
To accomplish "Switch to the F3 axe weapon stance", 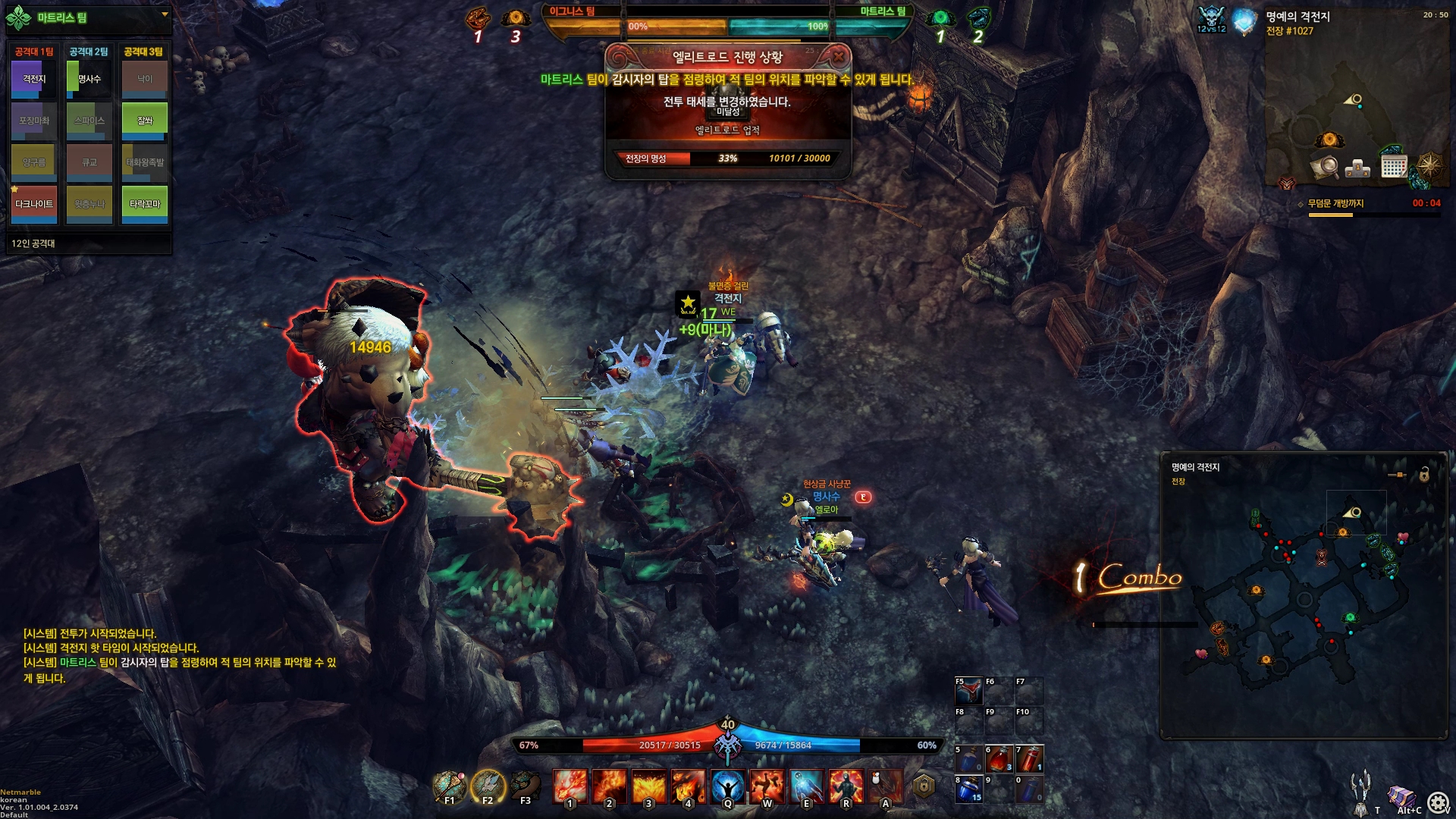I will pos(526,786).
